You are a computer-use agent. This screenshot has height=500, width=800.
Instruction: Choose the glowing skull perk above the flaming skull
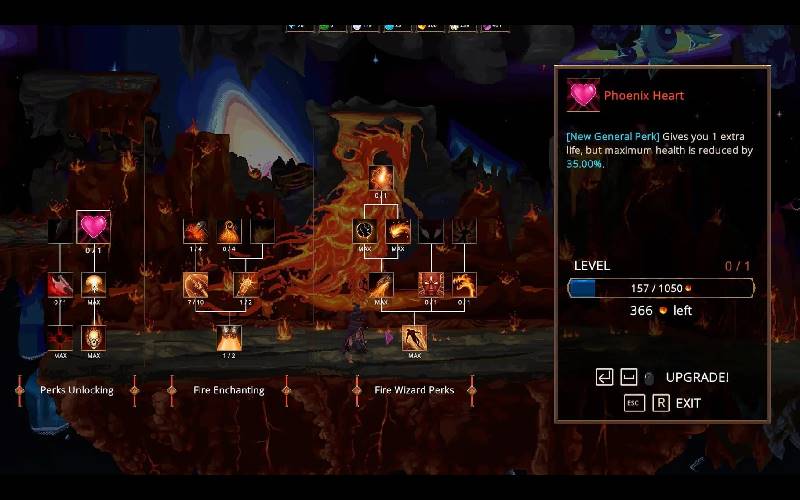[94, 284]
